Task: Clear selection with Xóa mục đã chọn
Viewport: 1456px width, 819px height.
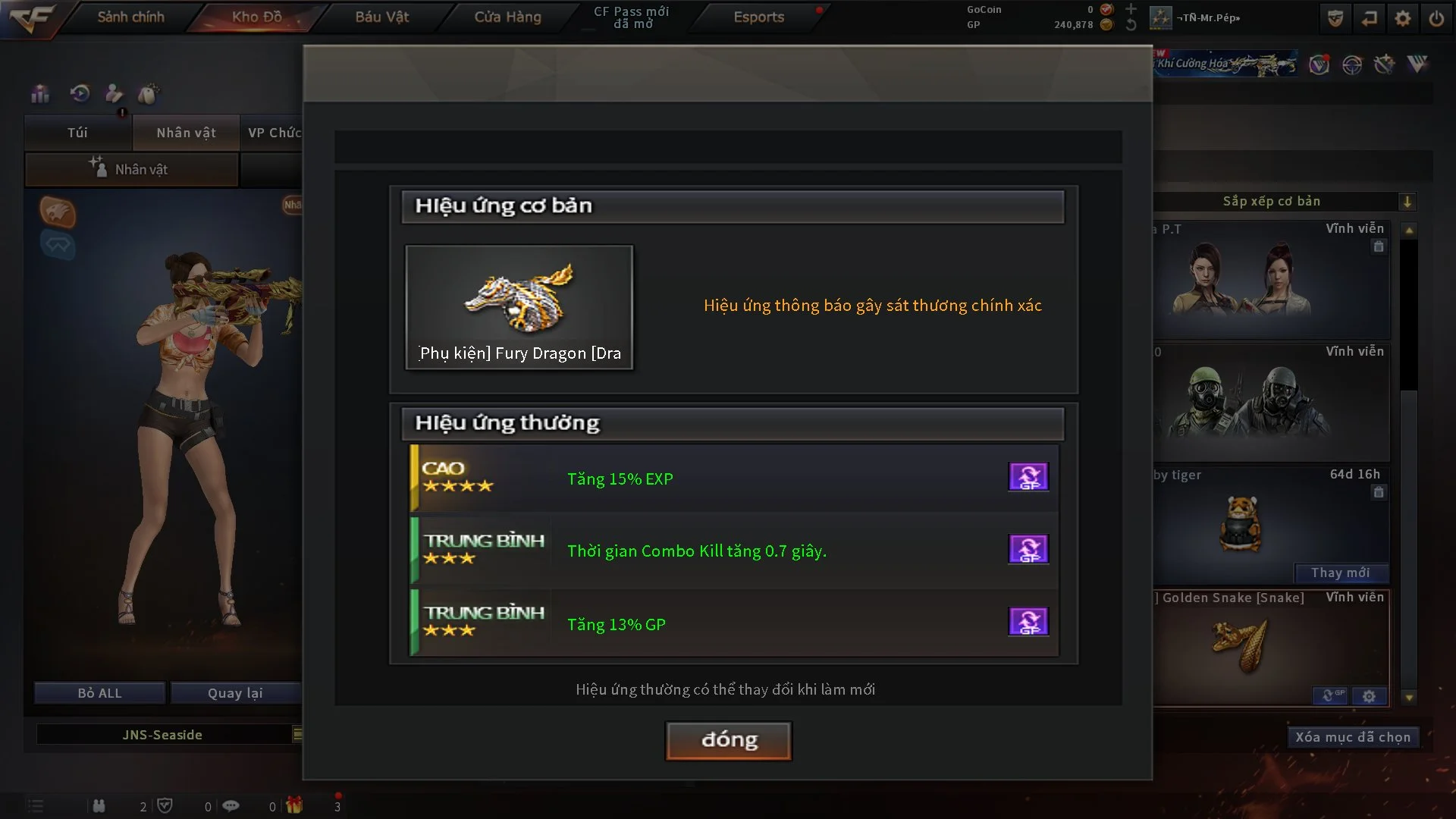Action: [1352, 737]
